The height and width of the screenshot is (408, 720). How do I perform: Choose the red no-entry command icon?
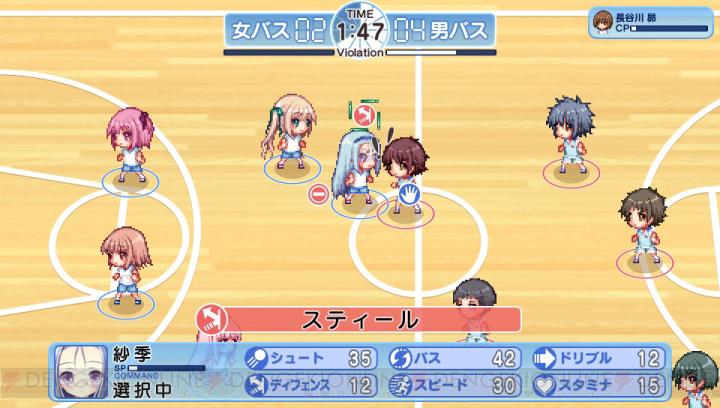pyautogui.click(x=317, y=194)
